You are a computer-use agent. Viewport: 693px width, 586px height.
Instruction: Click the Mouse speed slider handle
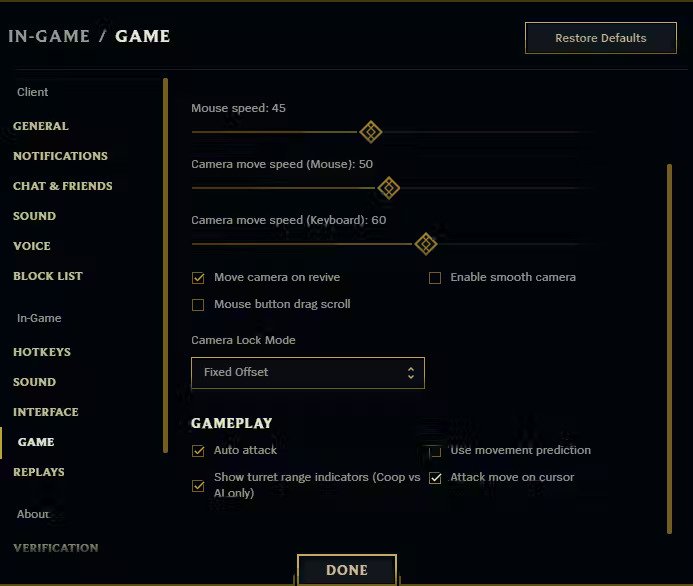[x=370, y=132]
